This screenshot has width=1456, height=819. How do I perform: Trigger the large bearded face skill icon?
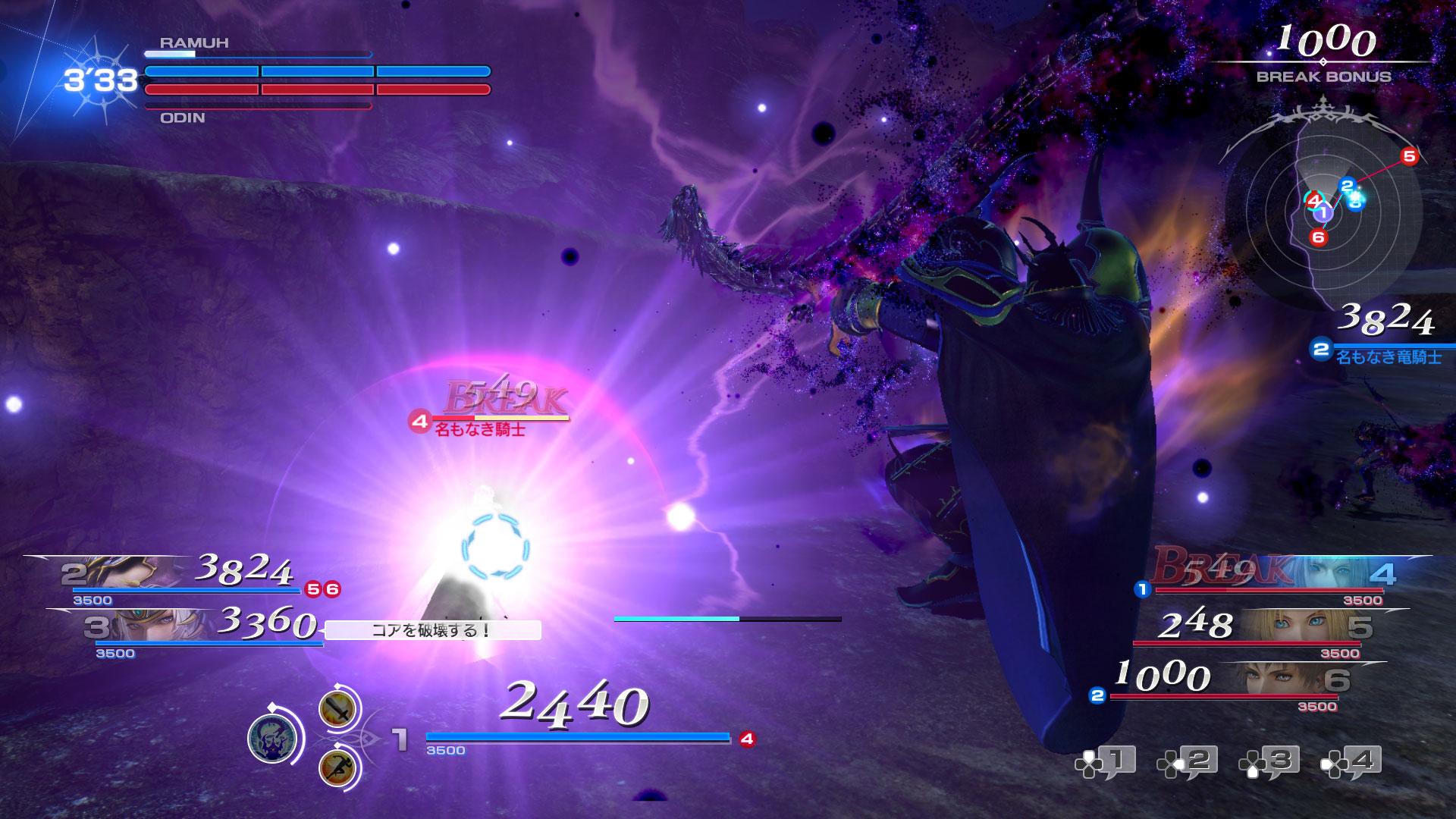tap(272, 738)
